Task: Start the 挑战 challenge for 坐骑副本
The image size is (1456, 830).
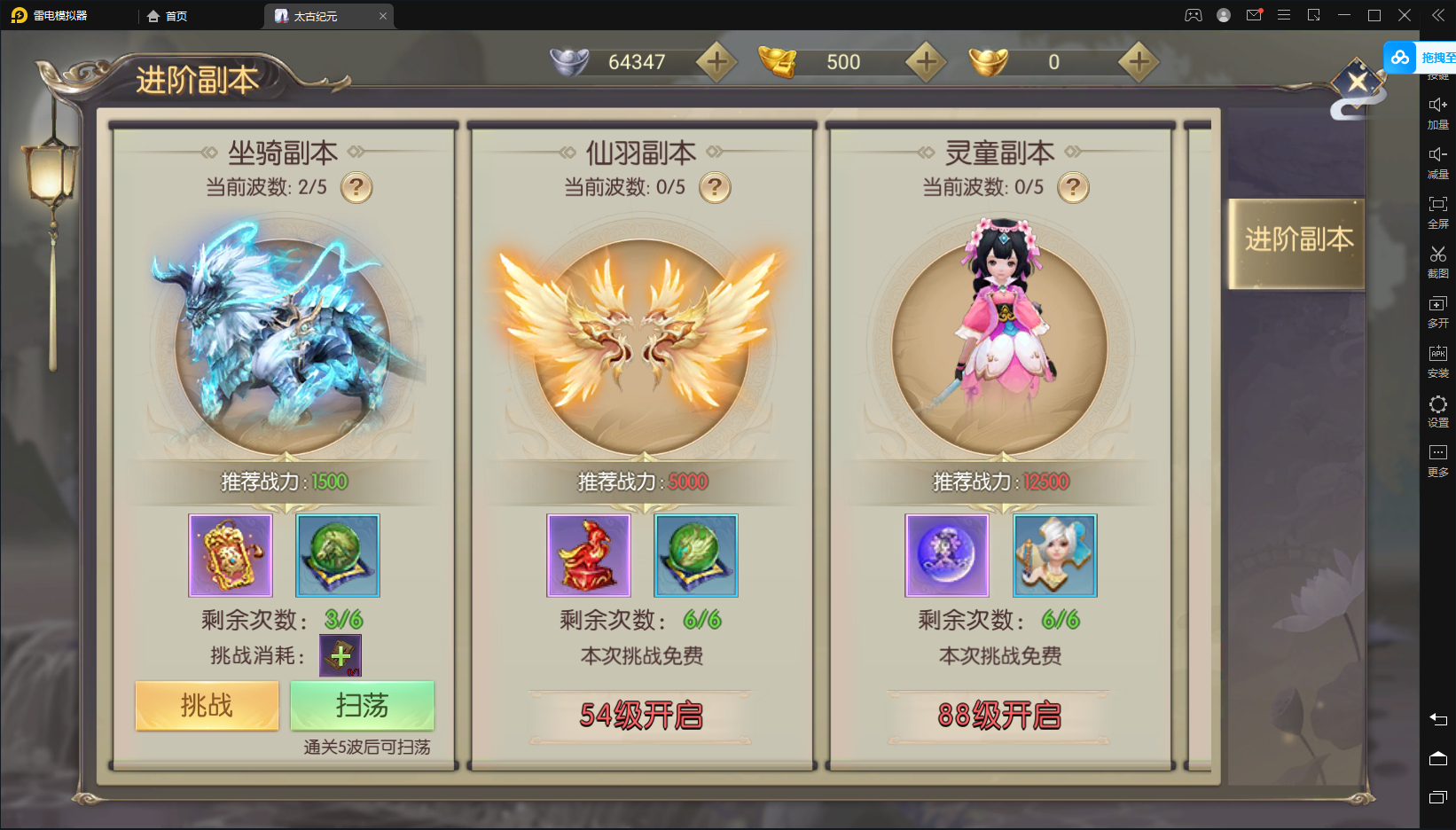Action: (x=207, y=706)
